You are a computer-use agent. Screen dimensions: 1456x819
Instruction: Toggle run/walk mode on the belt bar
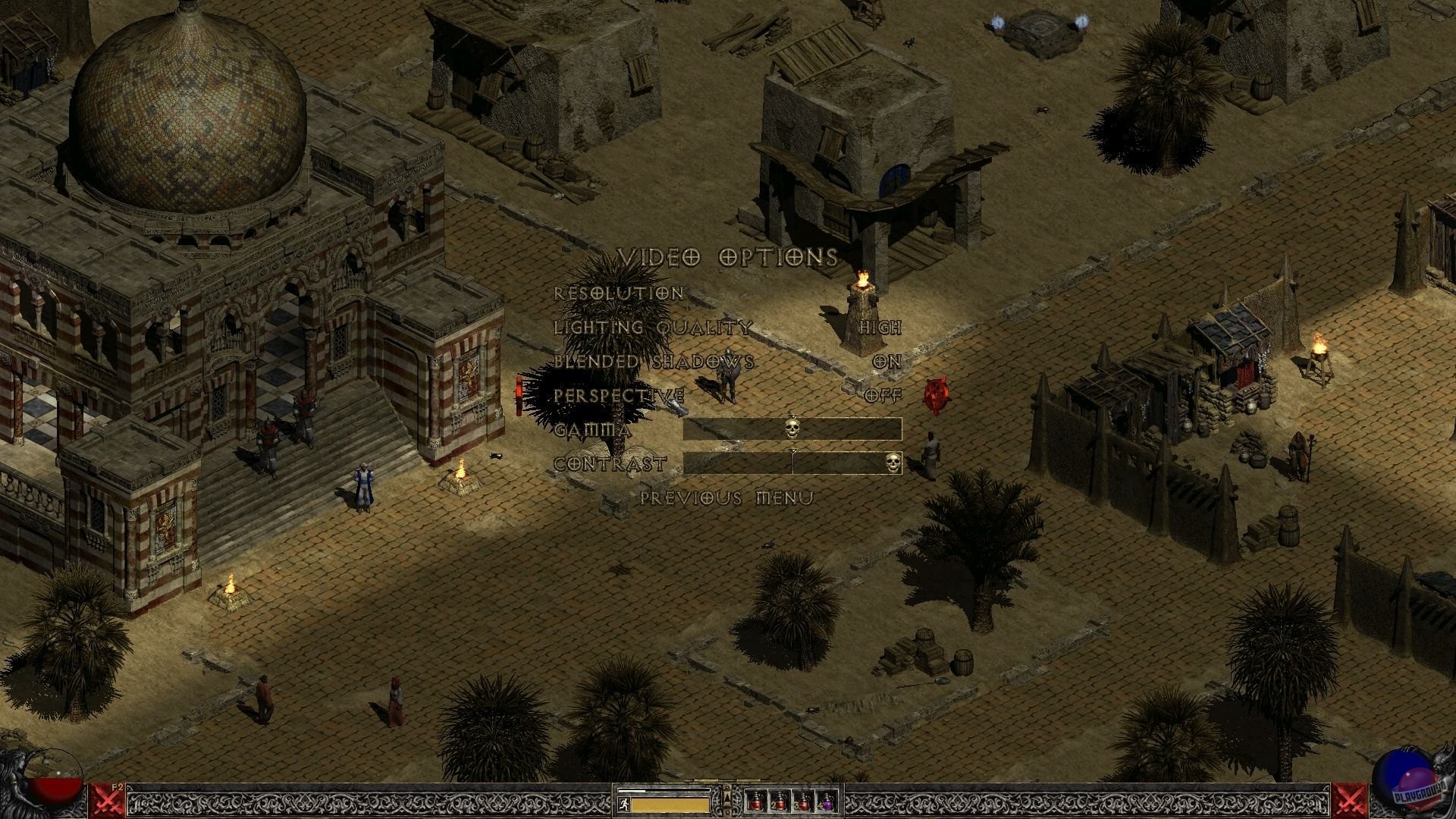624,805
